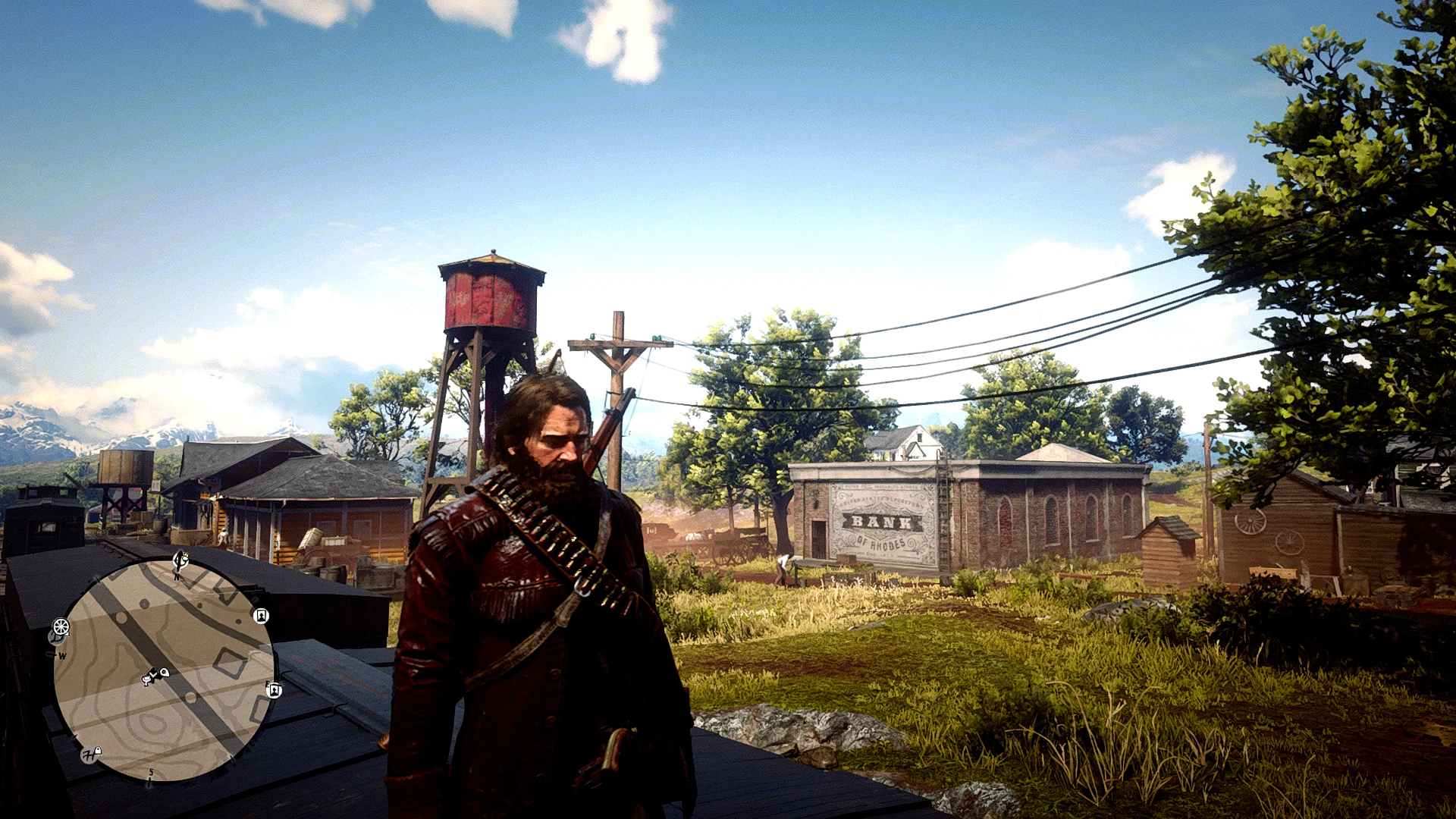1456x819 pixels.
Task: Choose the marker above the N compass letter
Action: point(181,560)
